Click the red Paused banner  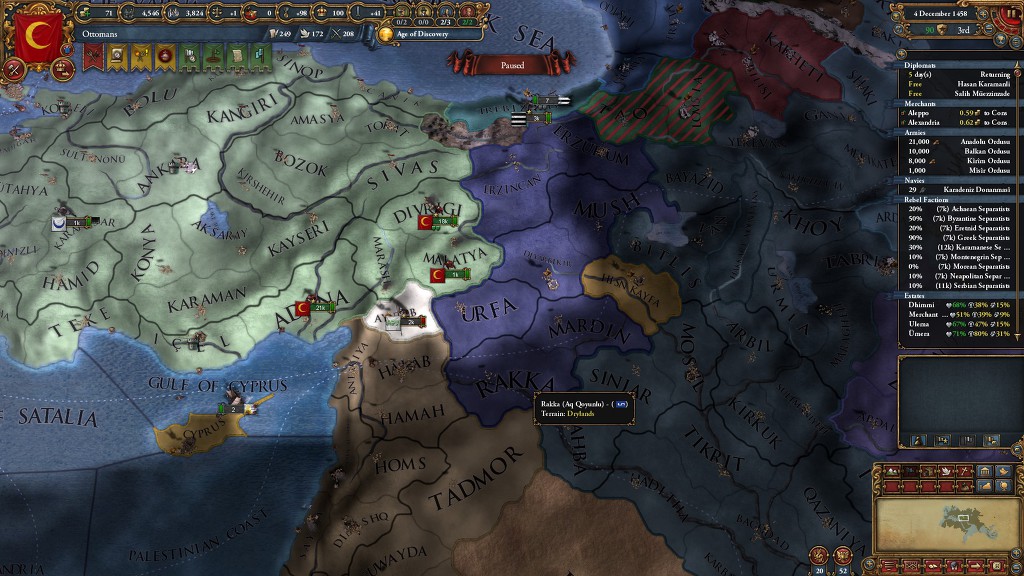pyautogui.click(x=512, y=65)
